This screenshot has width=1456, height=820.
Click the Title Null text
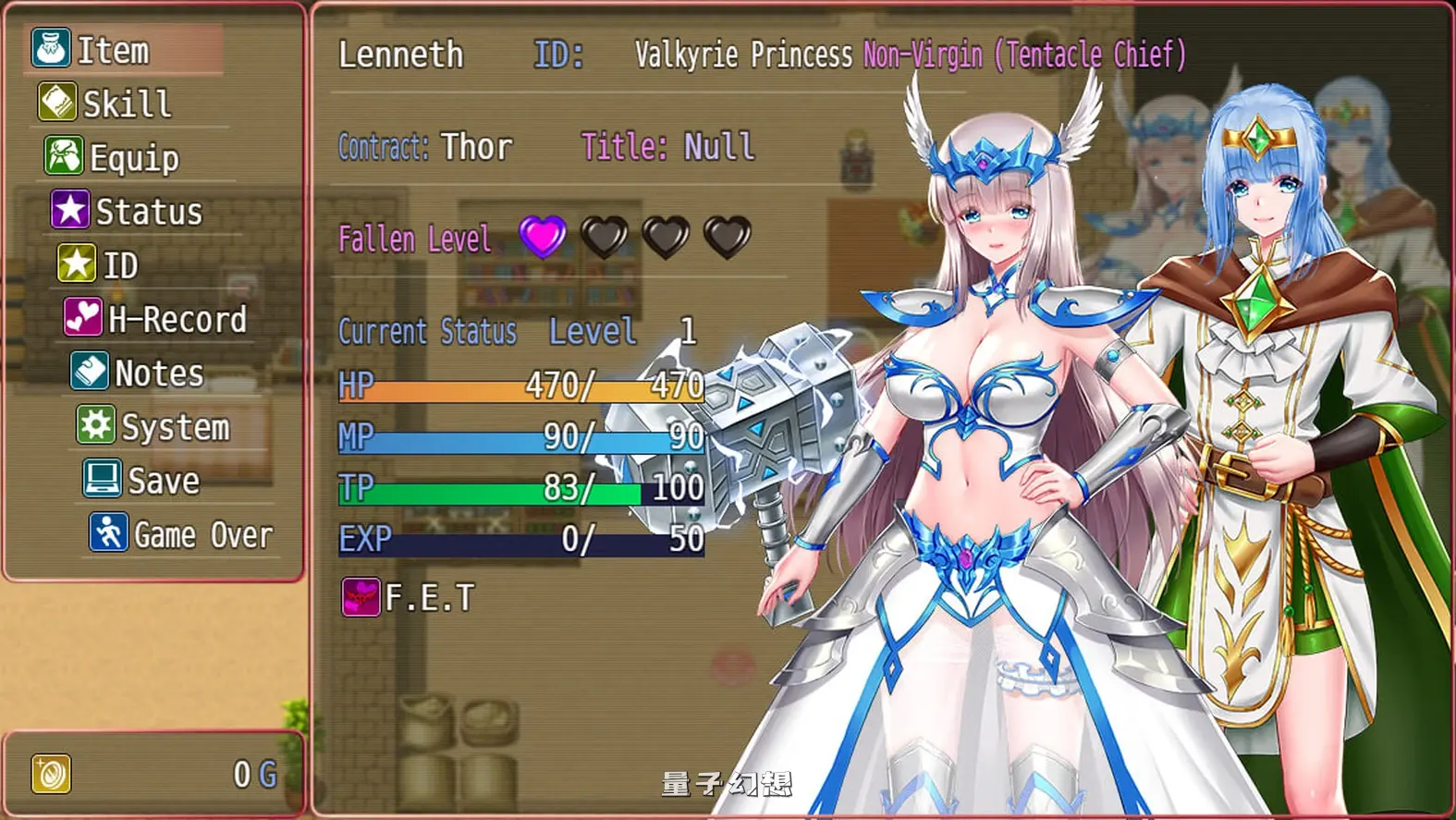(668, 147)
